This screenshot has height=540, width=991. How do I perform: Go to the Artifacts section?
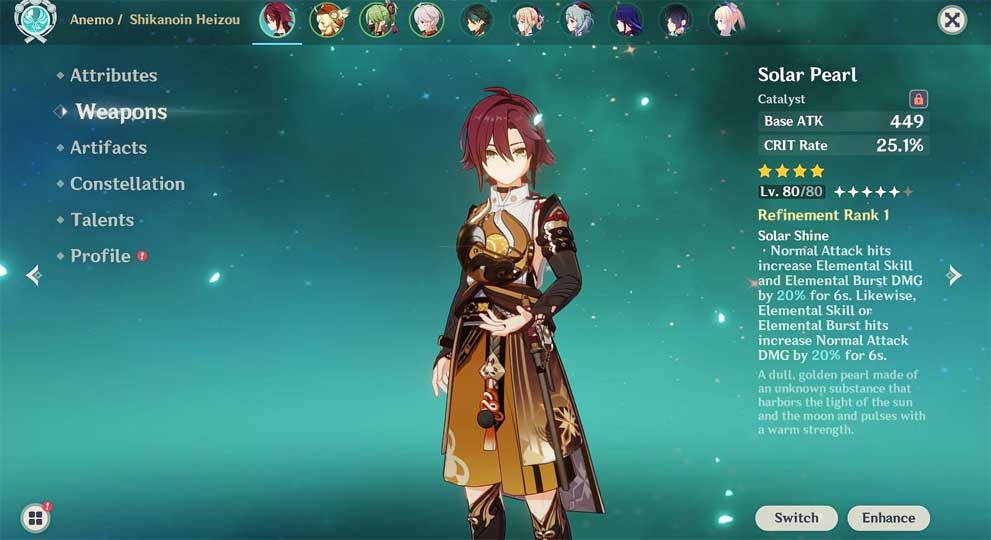click(108, 147)
